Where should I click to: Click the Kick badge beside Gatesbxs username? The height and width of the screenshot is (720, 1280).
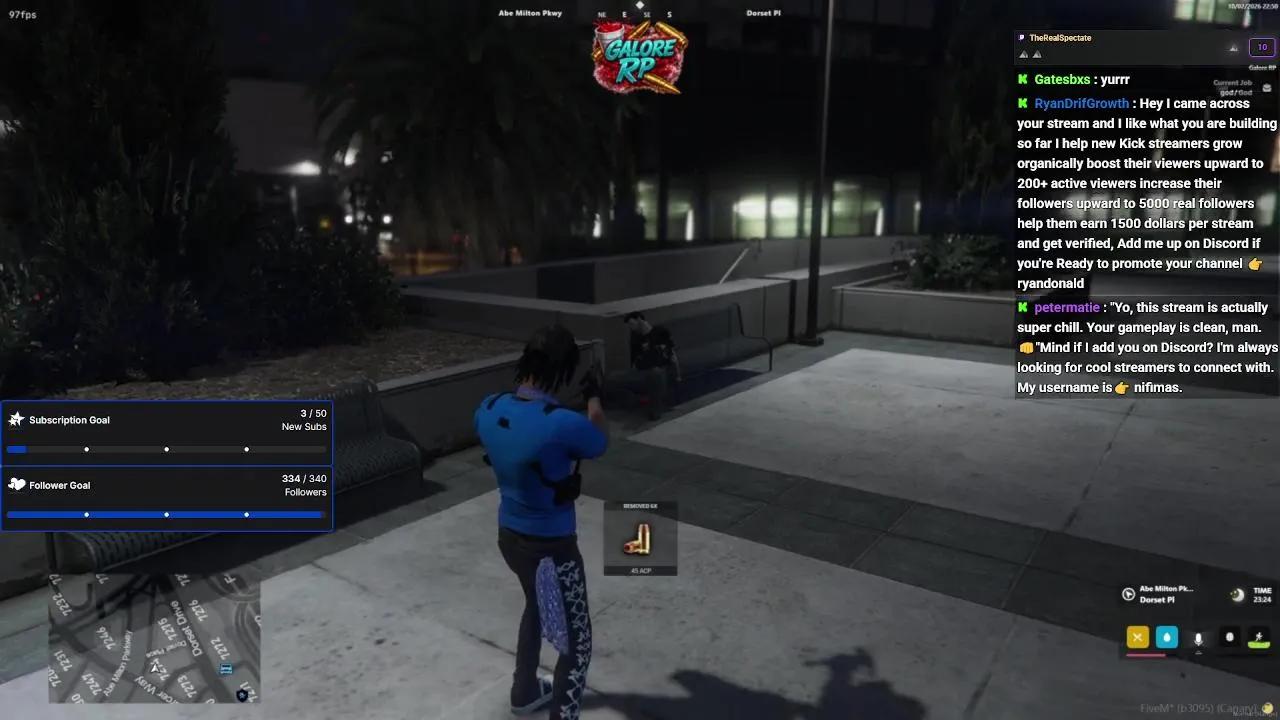(x=1022, y=79)
